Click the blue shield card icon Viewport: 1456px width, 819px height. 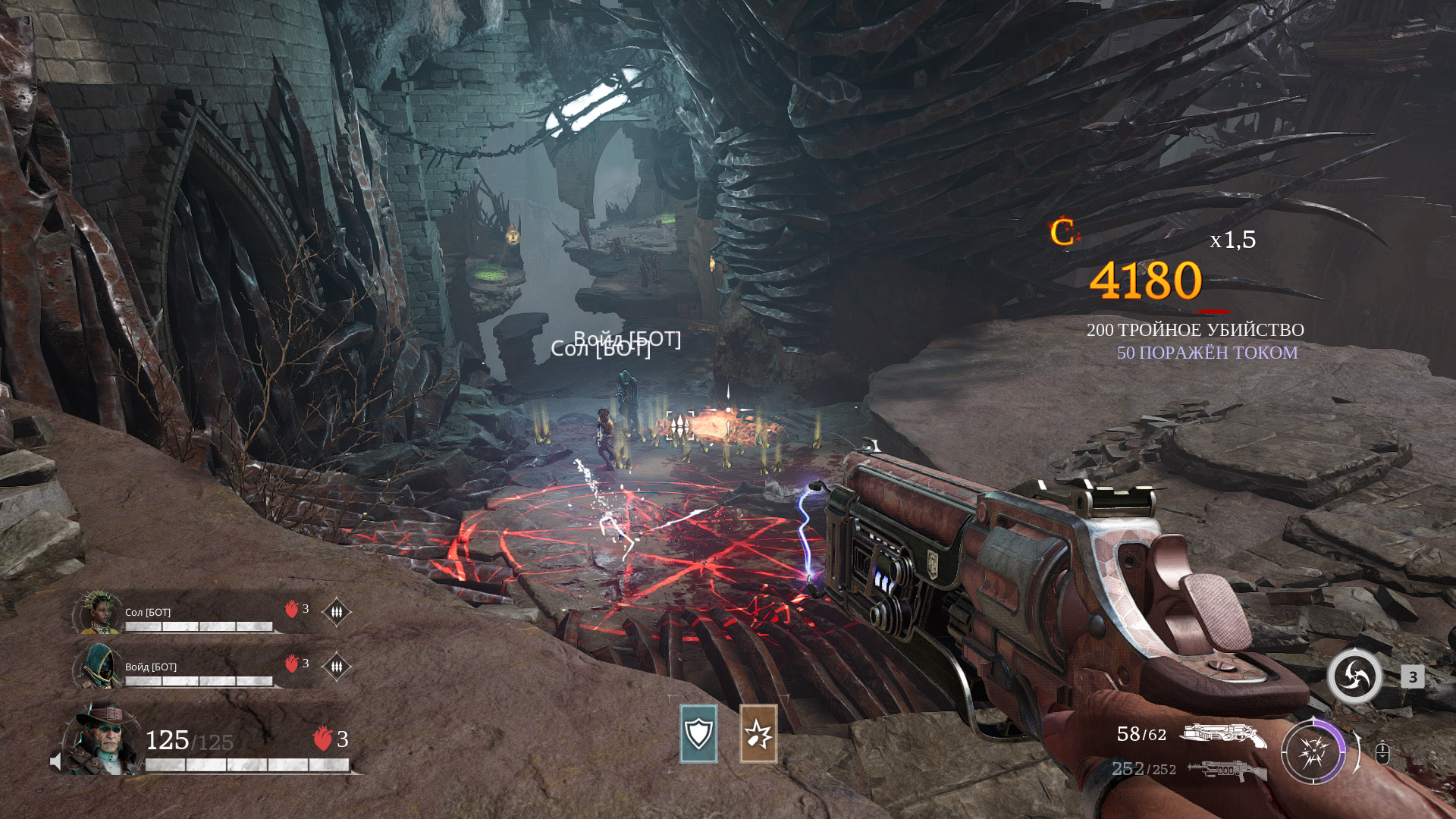click(698, 733)
